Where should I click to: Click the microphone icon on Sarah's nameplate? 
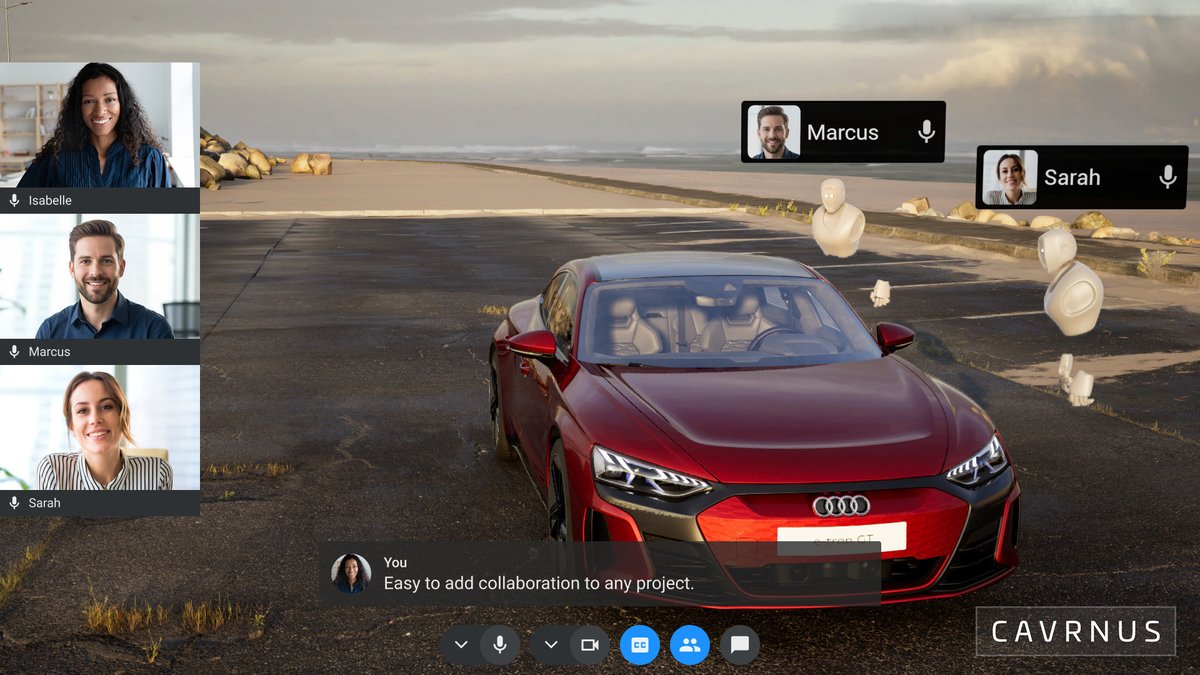pyautogui.click(x=1167, y=178)
